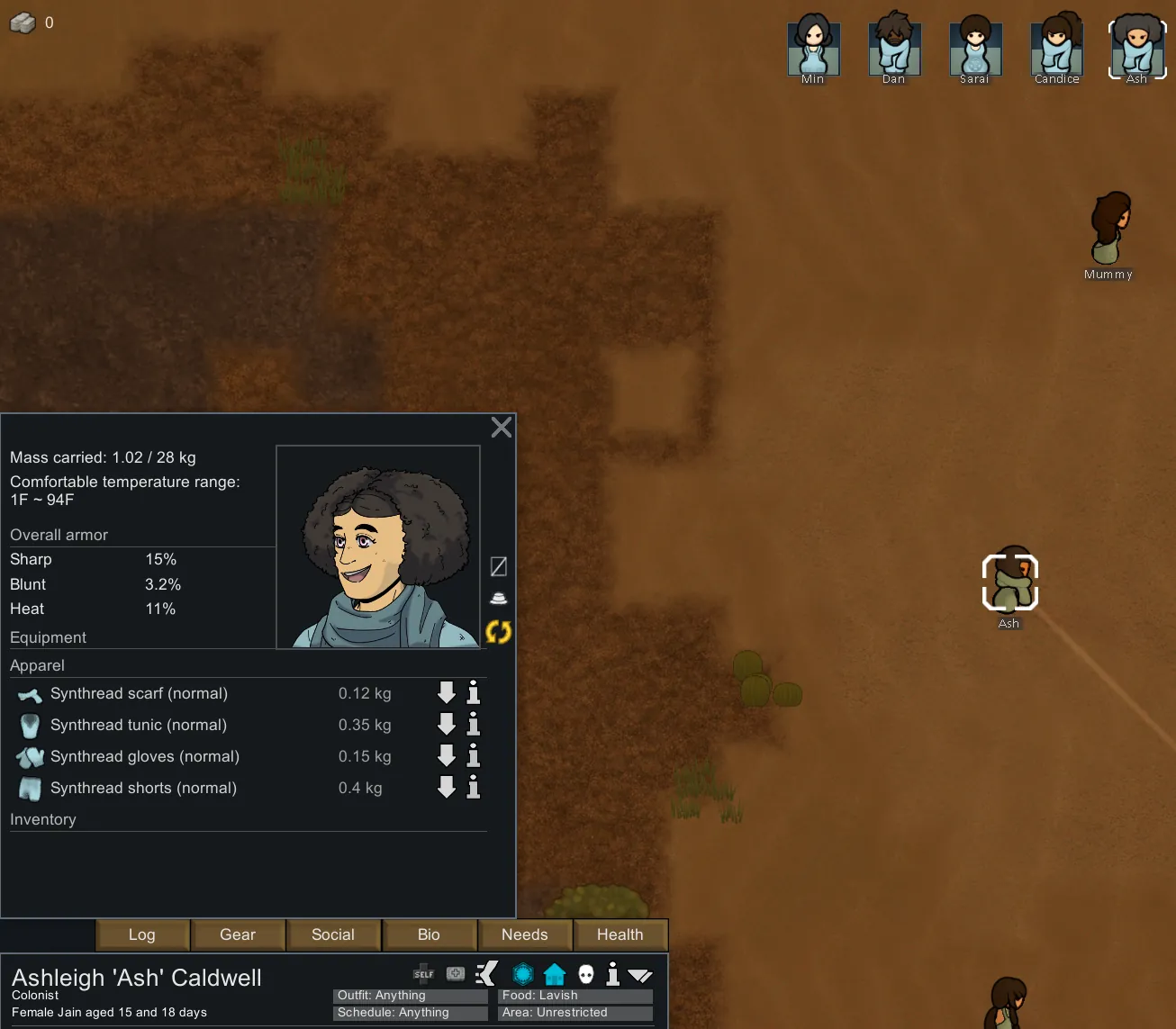Drop the Synthread scarf
Screen dimensions: 1176x1029
447,692
